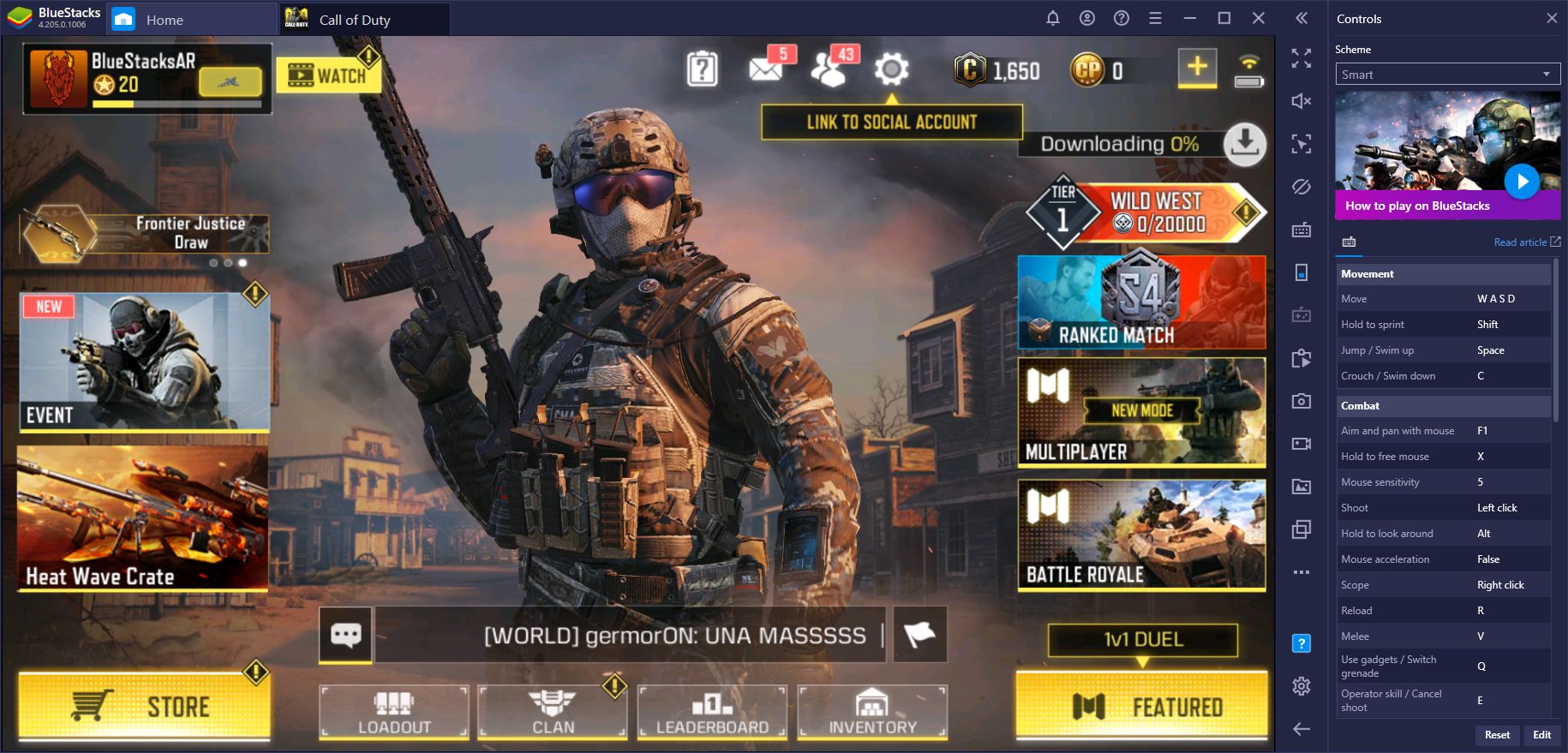The width and height of the screenshot is (1568, 753).
Task: Click Link to Social Account
Action: coord(891,123)
